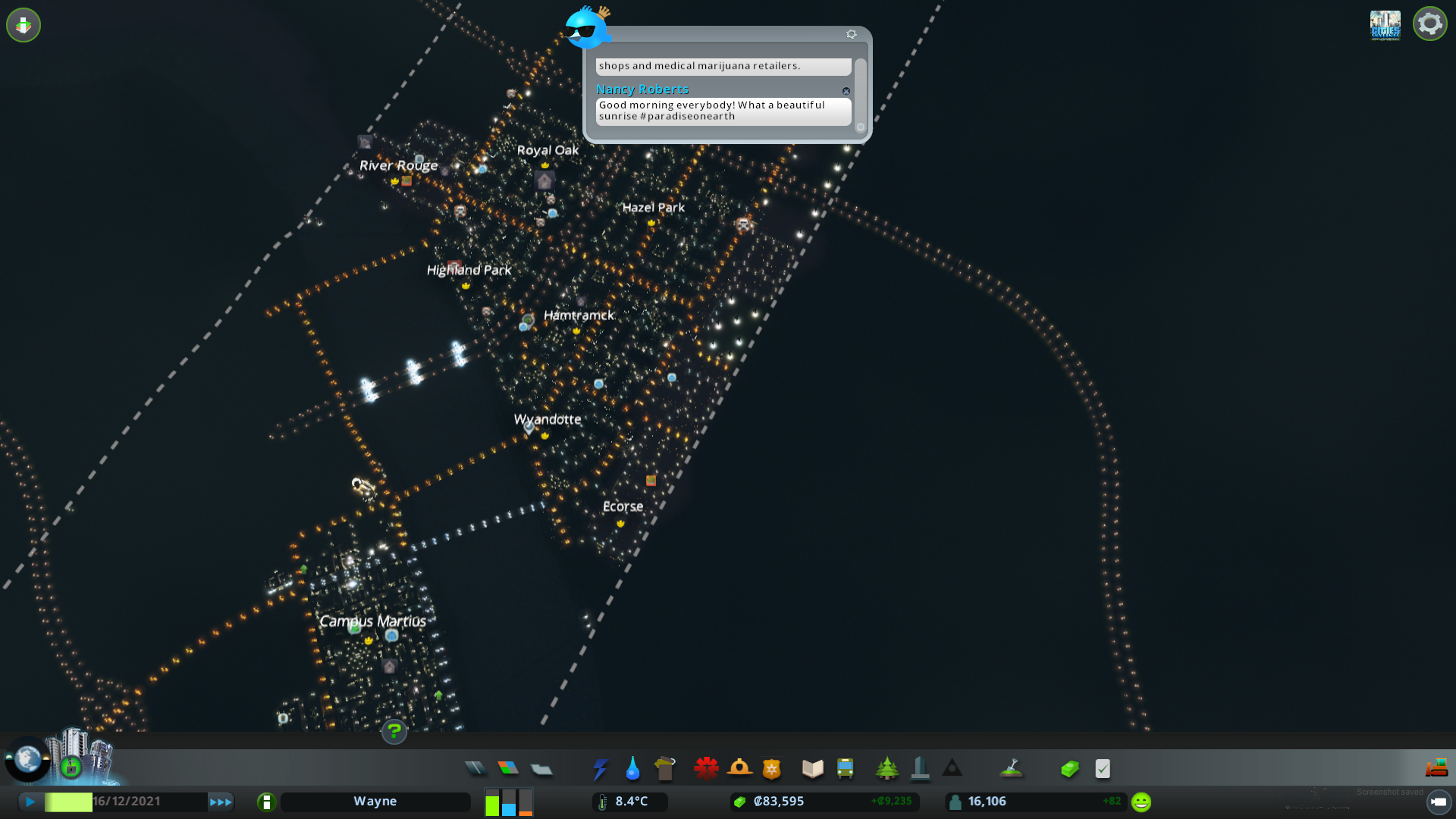The image size is (1456, 819).
Task: Enable fast-forward game speed
Action: (x=221, y=801)
